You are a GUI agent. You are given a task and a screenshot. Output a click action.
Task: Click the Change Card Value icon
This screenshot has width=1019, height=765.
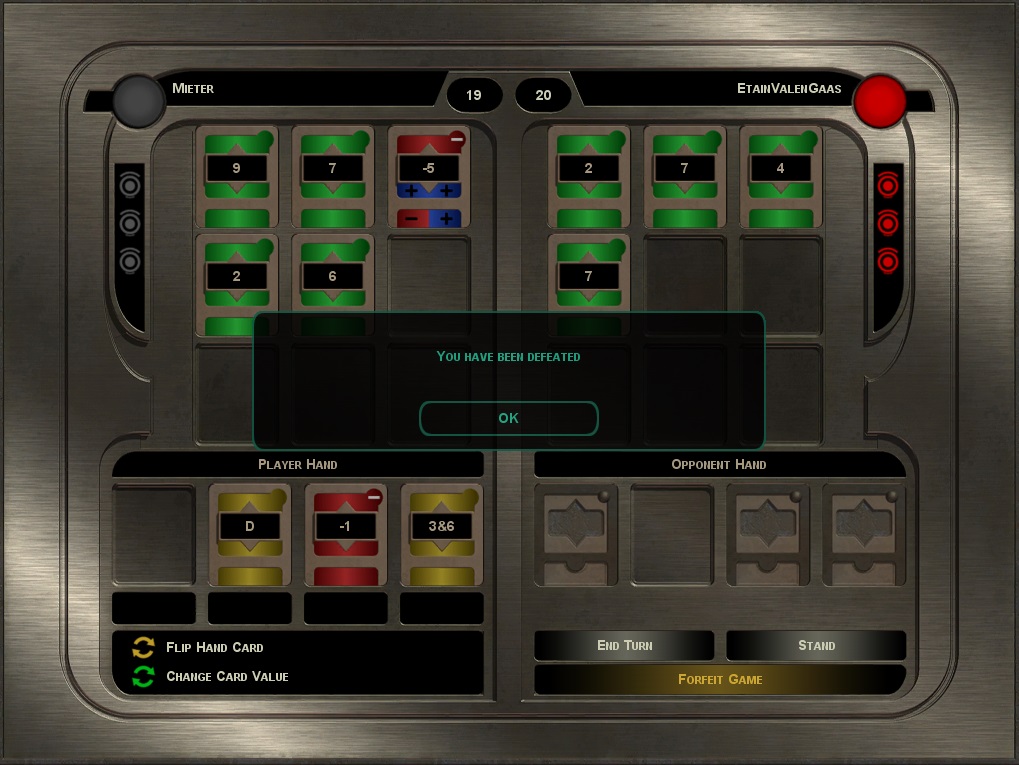click(144, 677)
